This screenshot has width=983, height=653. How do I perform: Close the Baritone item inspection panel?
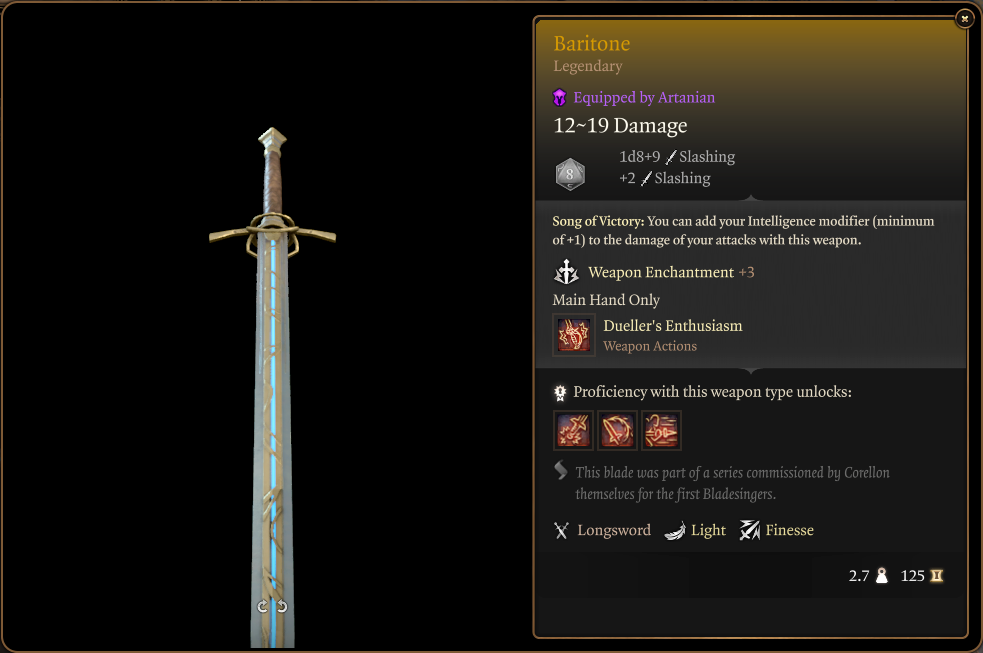pyautogui.click(x=963, y=18)
